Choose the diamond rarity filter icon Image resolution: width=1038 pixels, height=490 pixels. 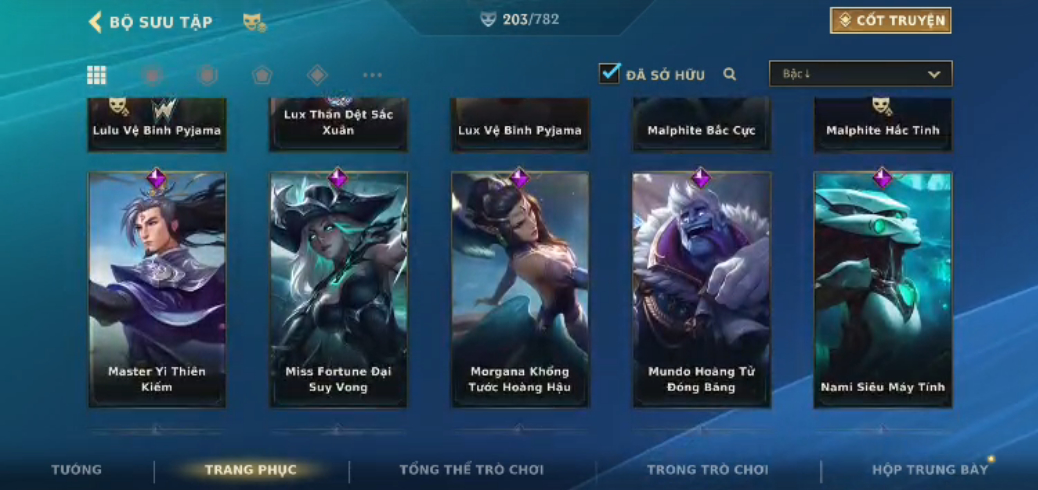(317, 75)
